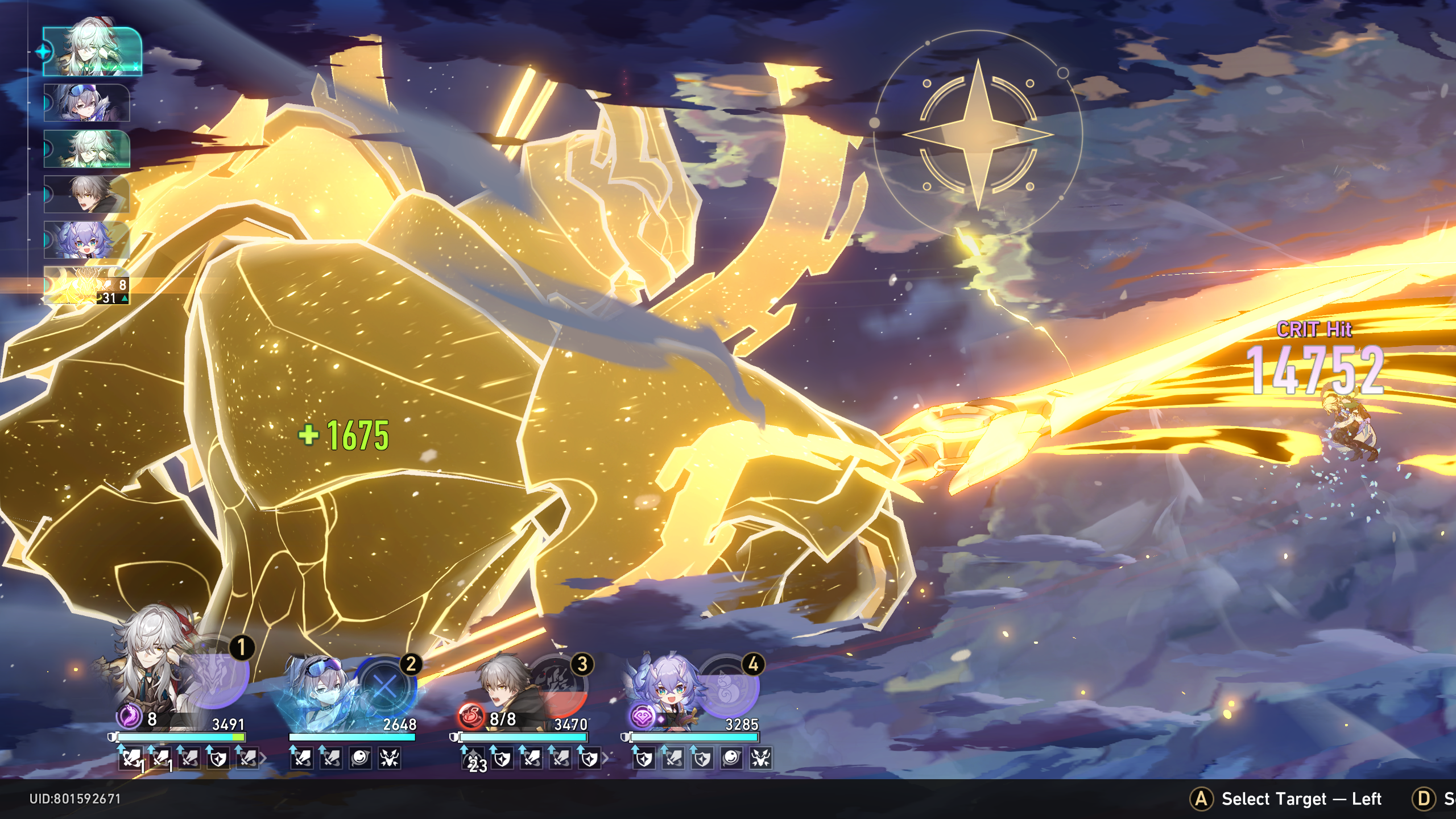
Task: Inspect the purple energy orb beside Jing Yuan's HP bar
Action: pyautogui.click(x=129, y=718)
